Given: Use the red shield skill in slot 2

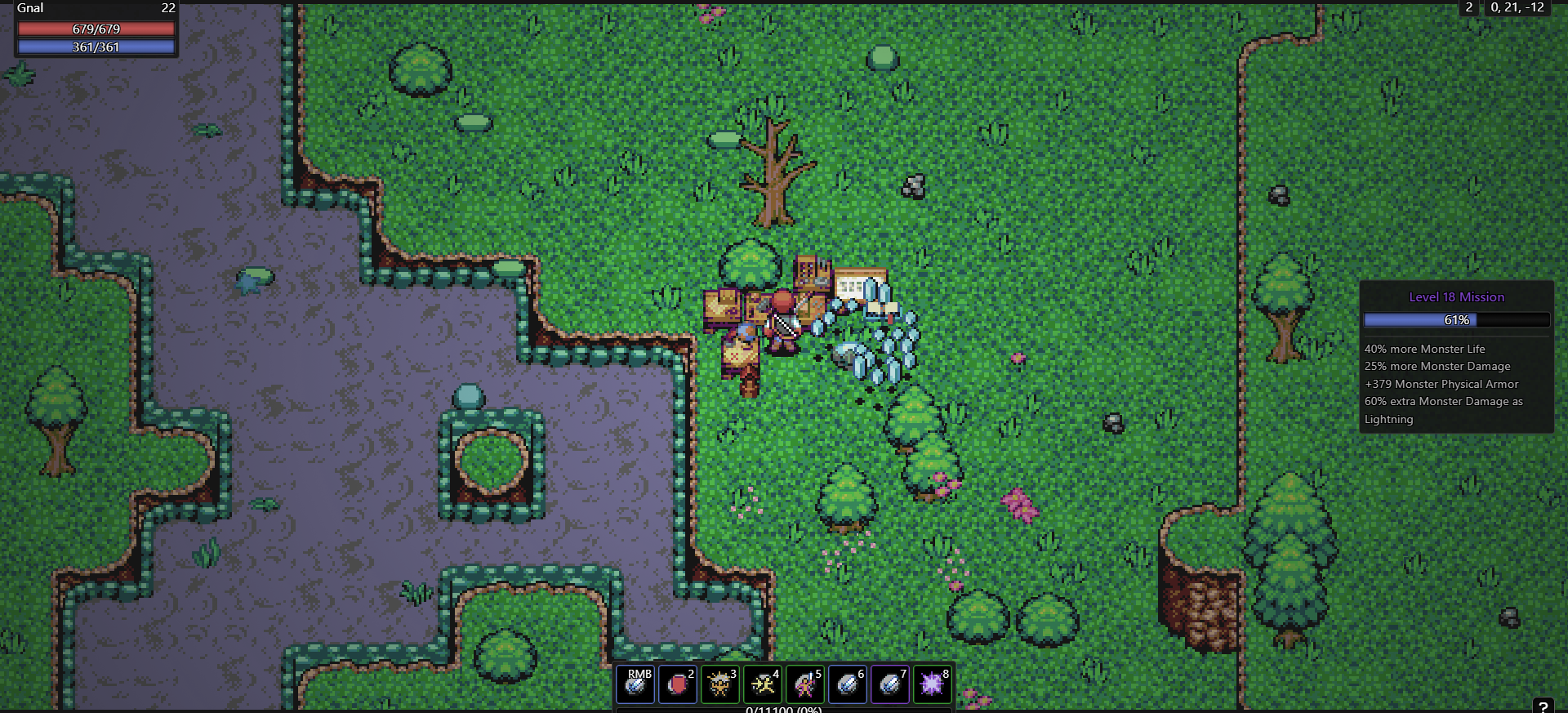Looking at the screenshot, I should (x=678, y=684).
